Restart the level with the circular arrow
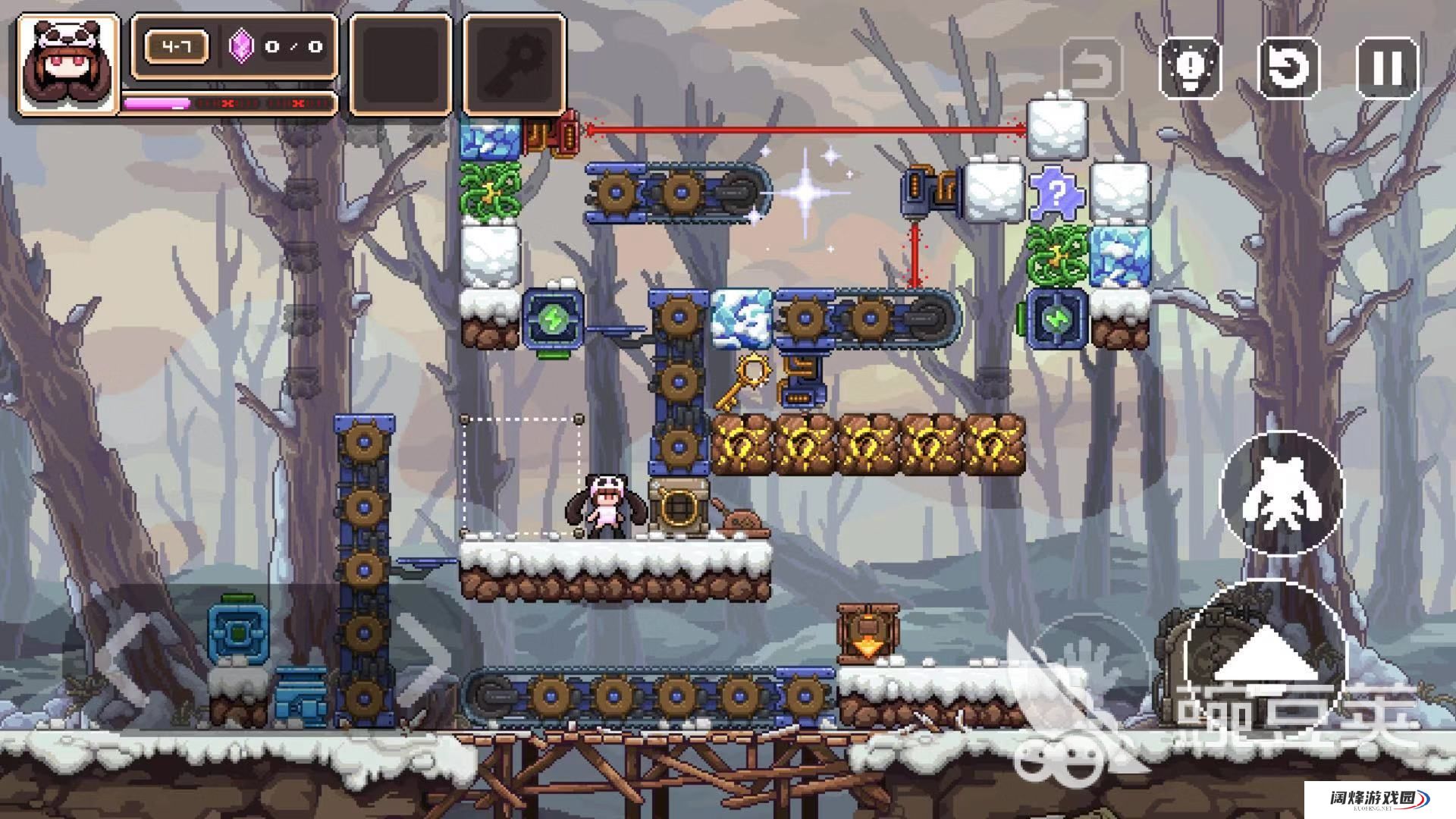The width and height of the screenshot is (1456, 819). pos(1288,67)
